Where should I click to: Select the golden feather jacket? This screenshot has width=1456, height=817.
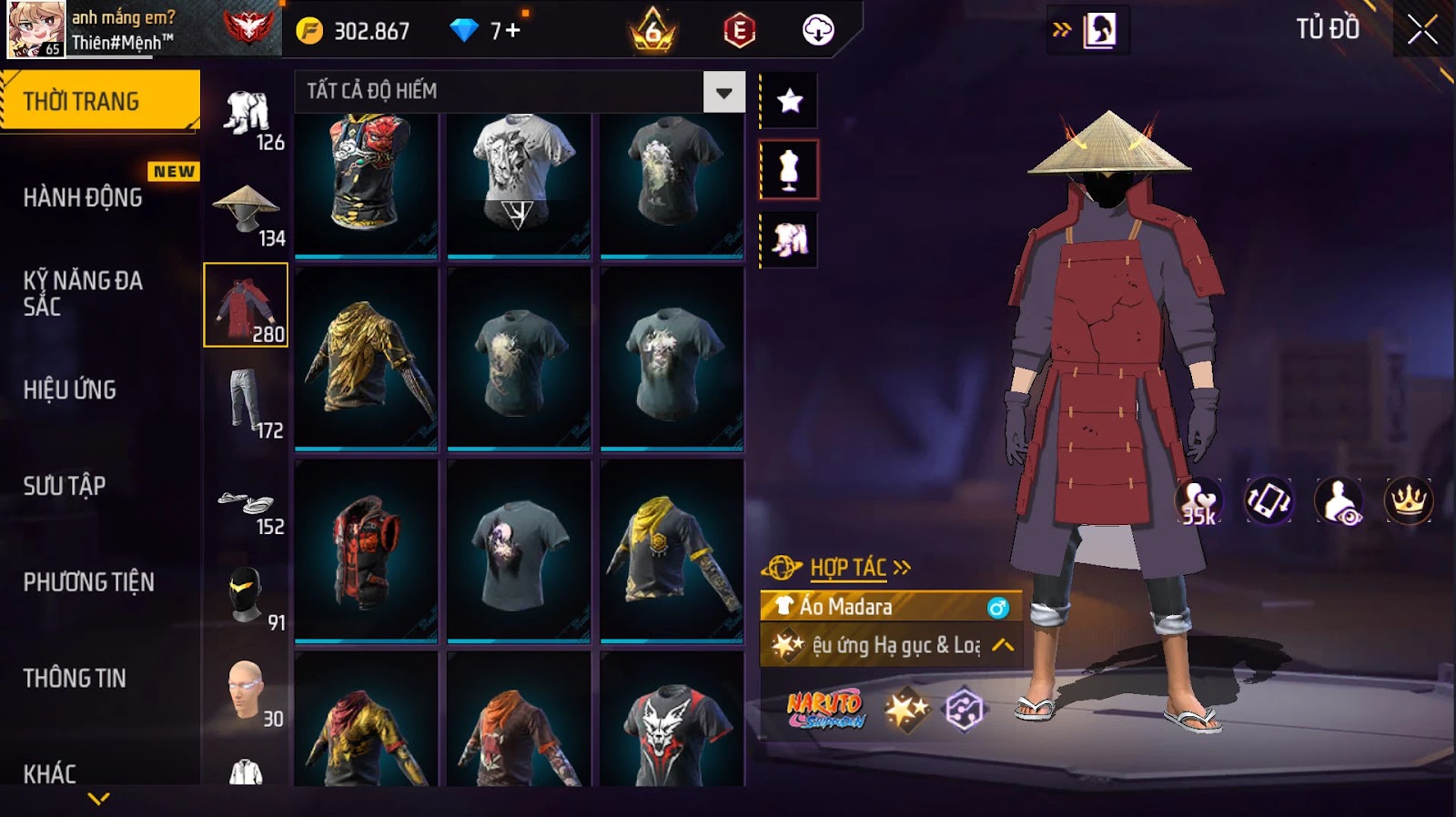(x=366, y=358)
